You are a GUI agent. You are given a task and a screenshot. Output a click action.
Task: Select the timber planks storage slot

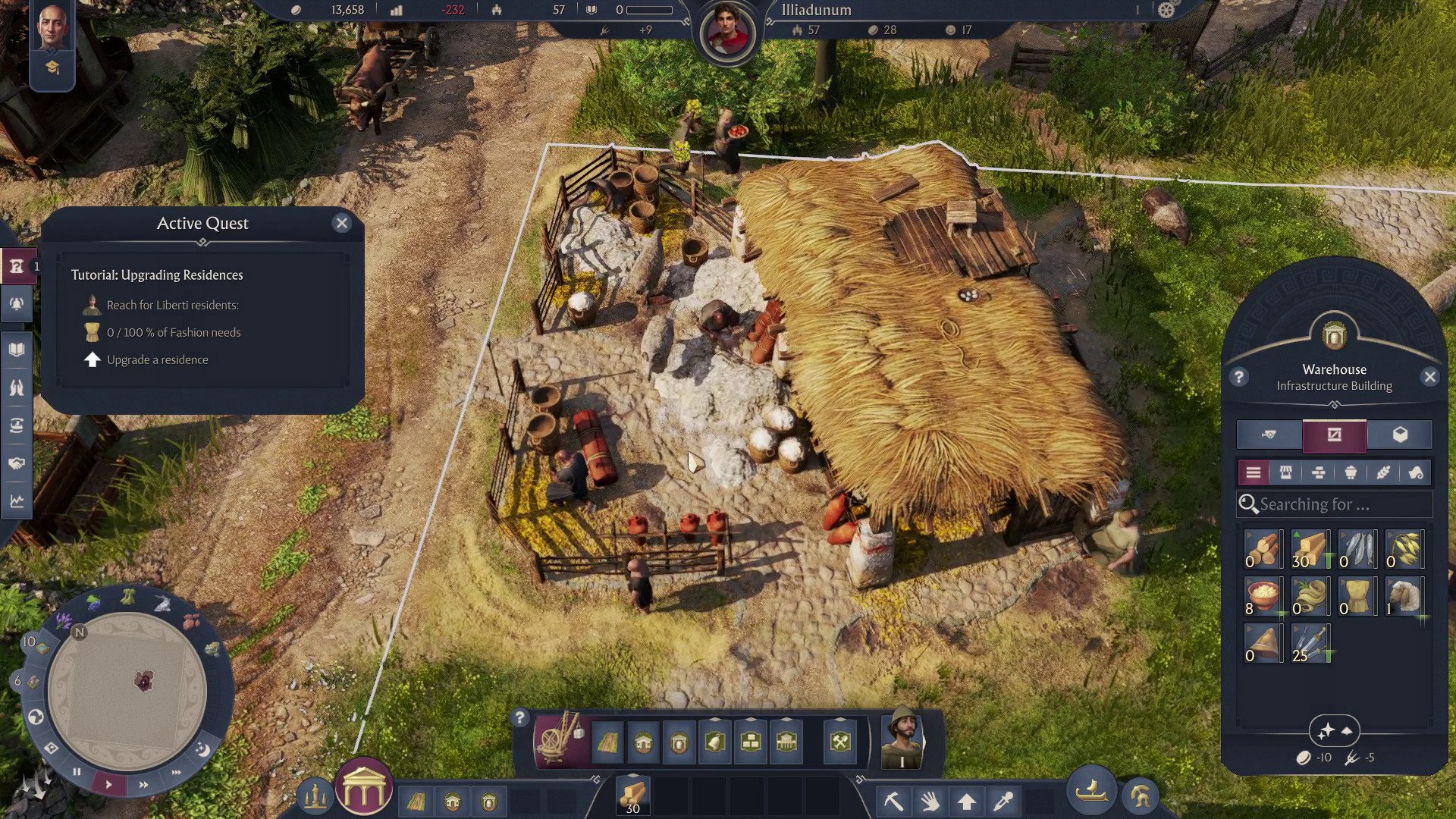[x=1310, y=550]
